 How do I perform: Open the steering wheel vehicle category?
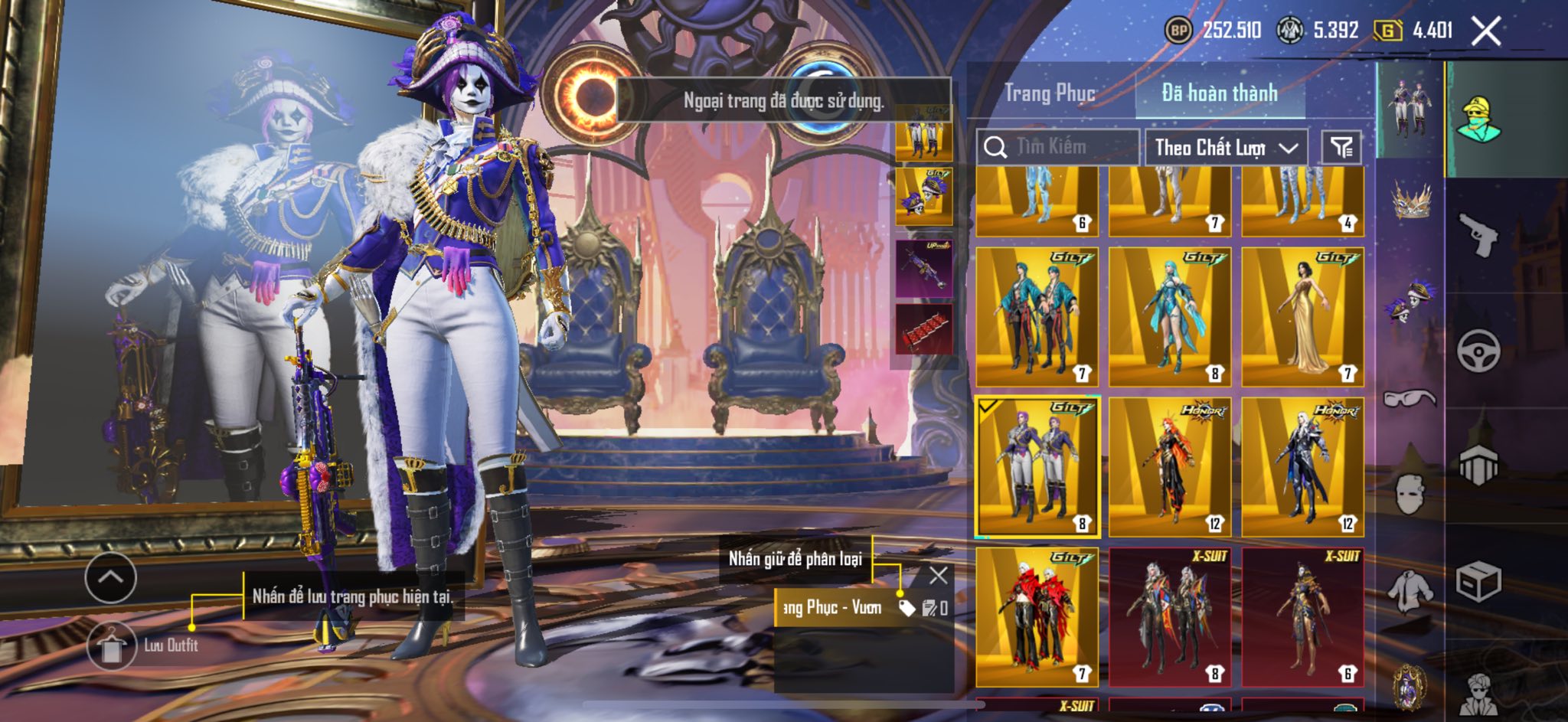pyautogui.click(x=1478, y=351)
